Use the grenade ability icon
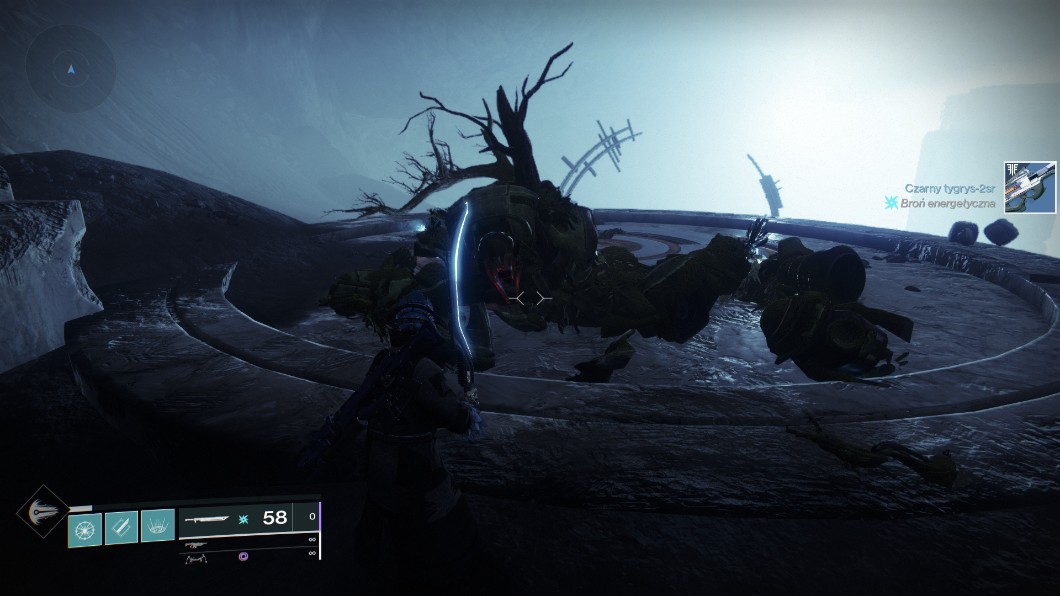 pyautogui.click(x=85, y=526)
